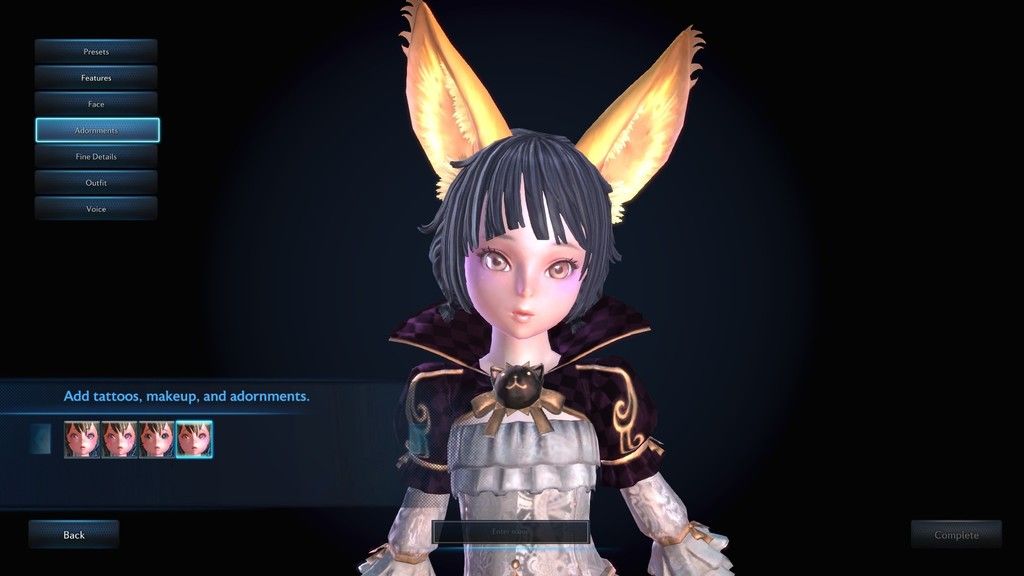Focus the Enter name text field
The height and width of the screenshot is (576, 1024).
[x=510, y=532]
